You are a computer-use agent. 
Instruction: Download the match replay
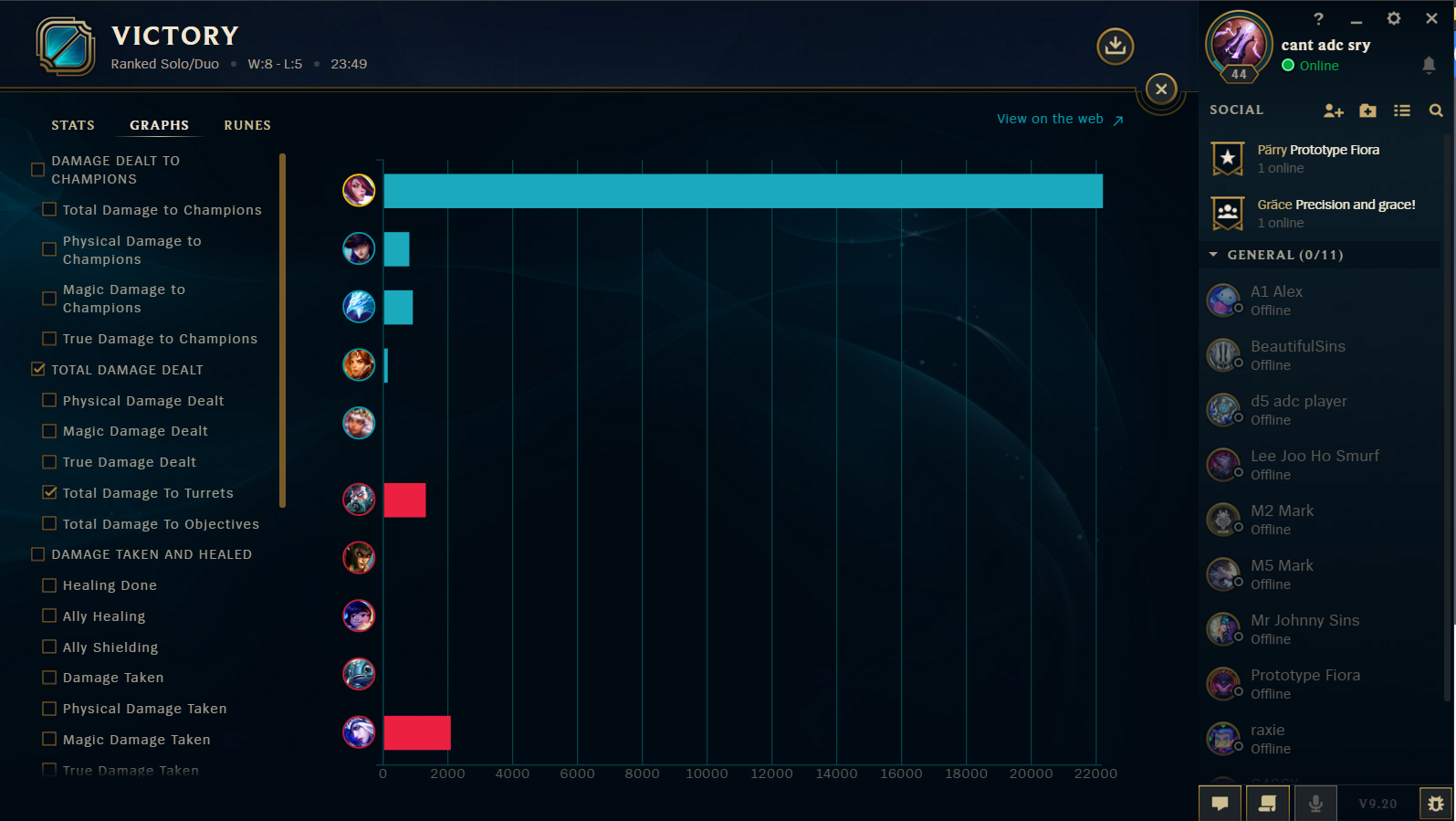tap(1114, 46)
